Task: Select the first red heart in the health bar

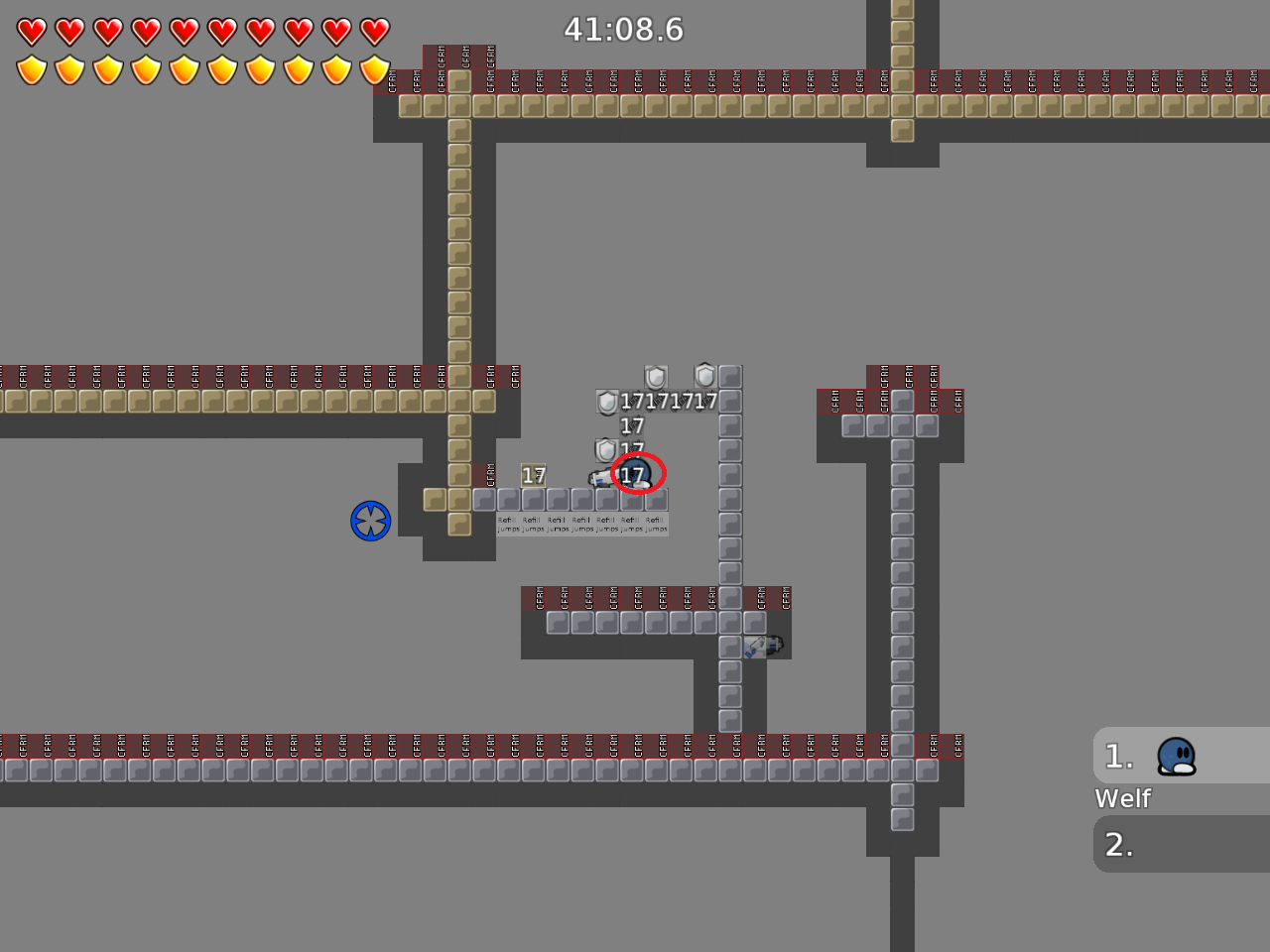Action: click(33, 31)
